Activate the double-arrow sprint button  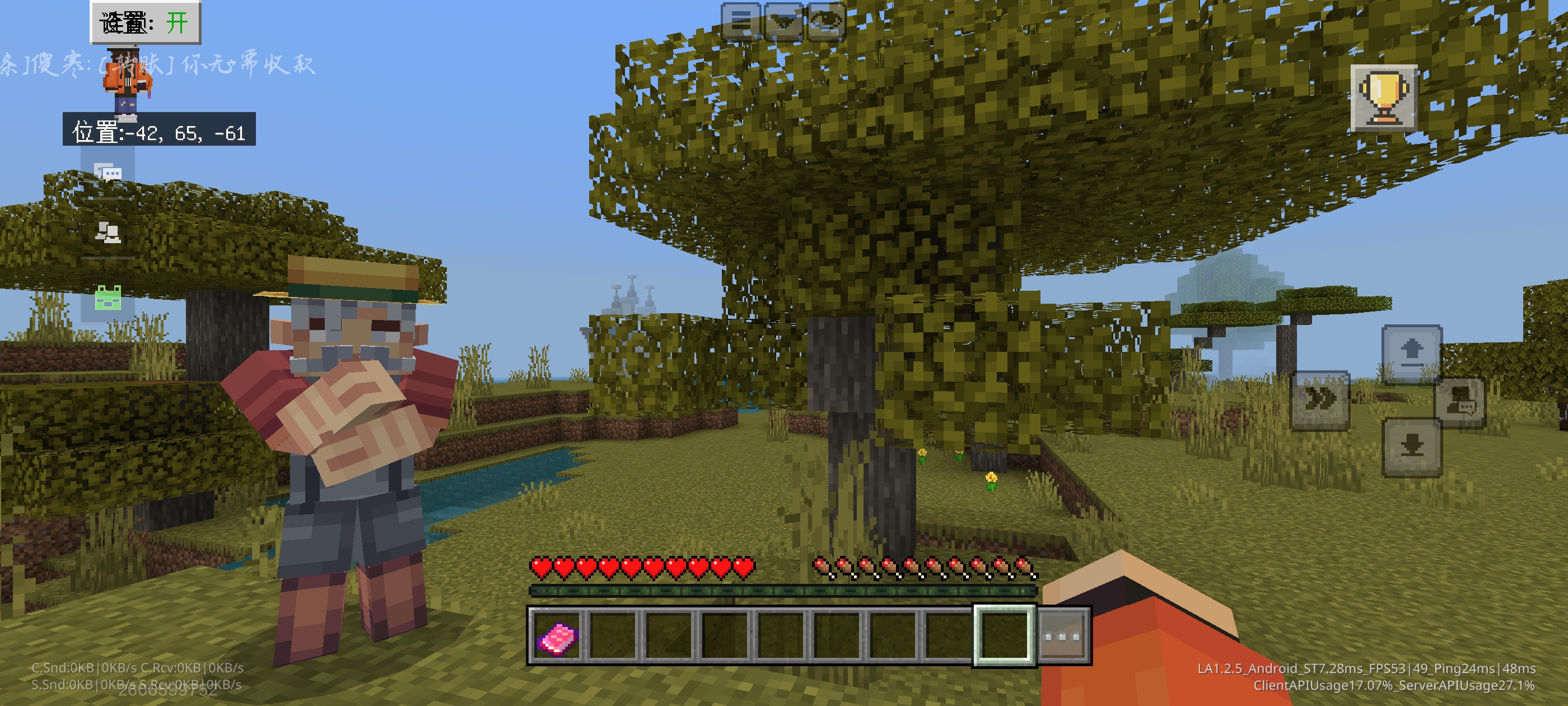tap(1320, 400)
